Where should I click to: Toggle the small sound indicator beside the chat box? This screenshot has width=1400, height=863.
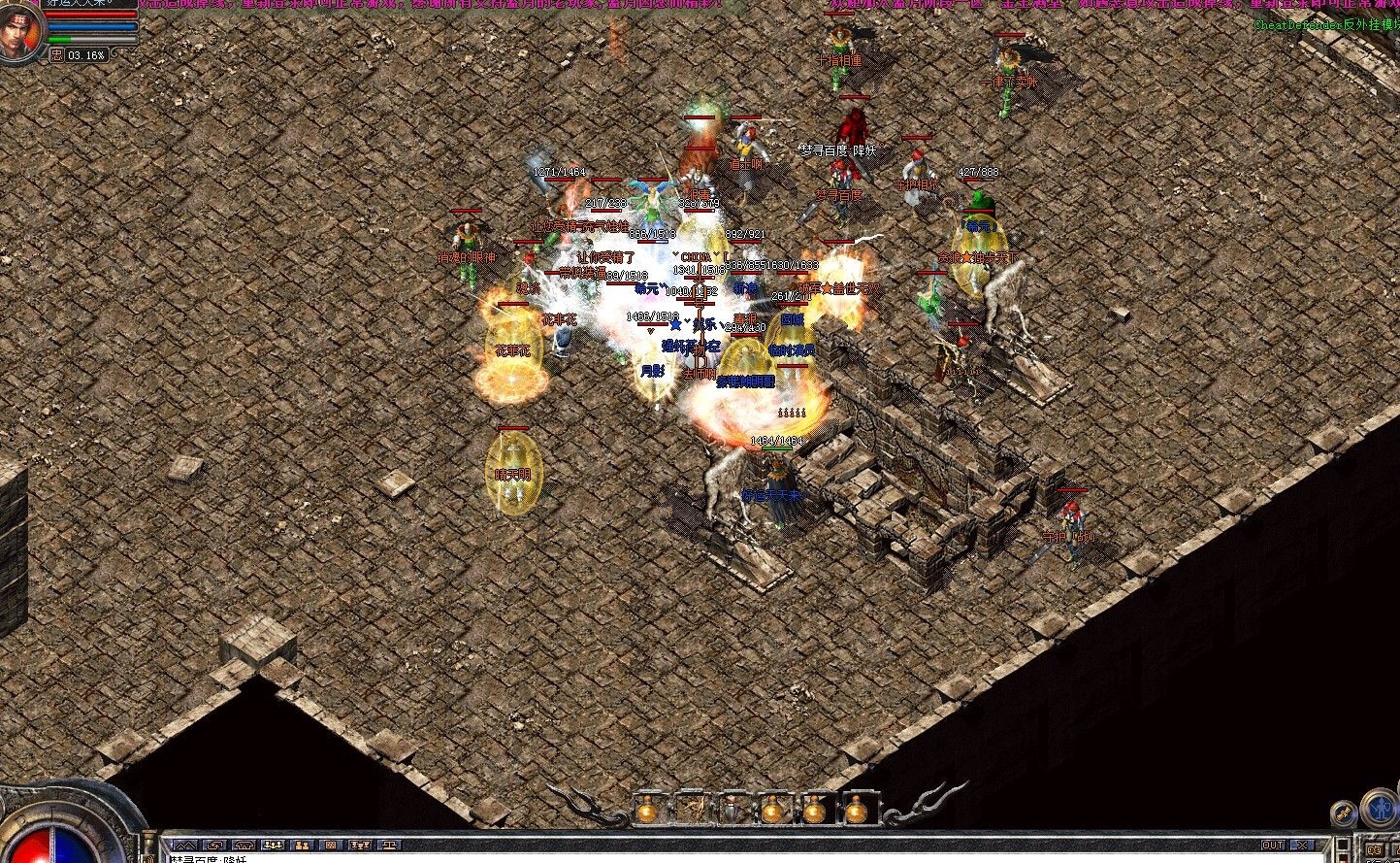tap(1342, 845)
